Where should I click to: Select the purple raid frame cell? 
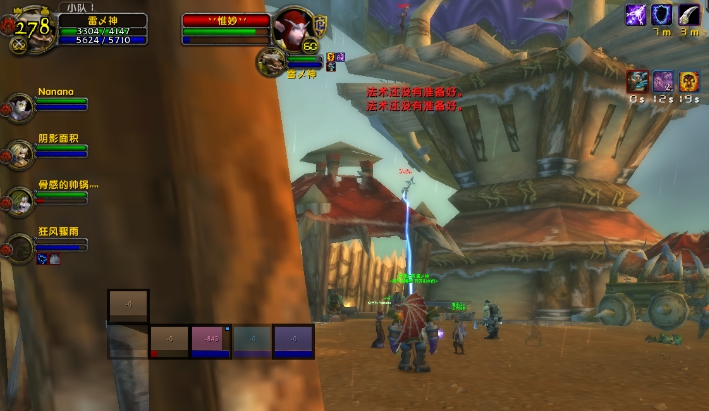coord(294,341)
